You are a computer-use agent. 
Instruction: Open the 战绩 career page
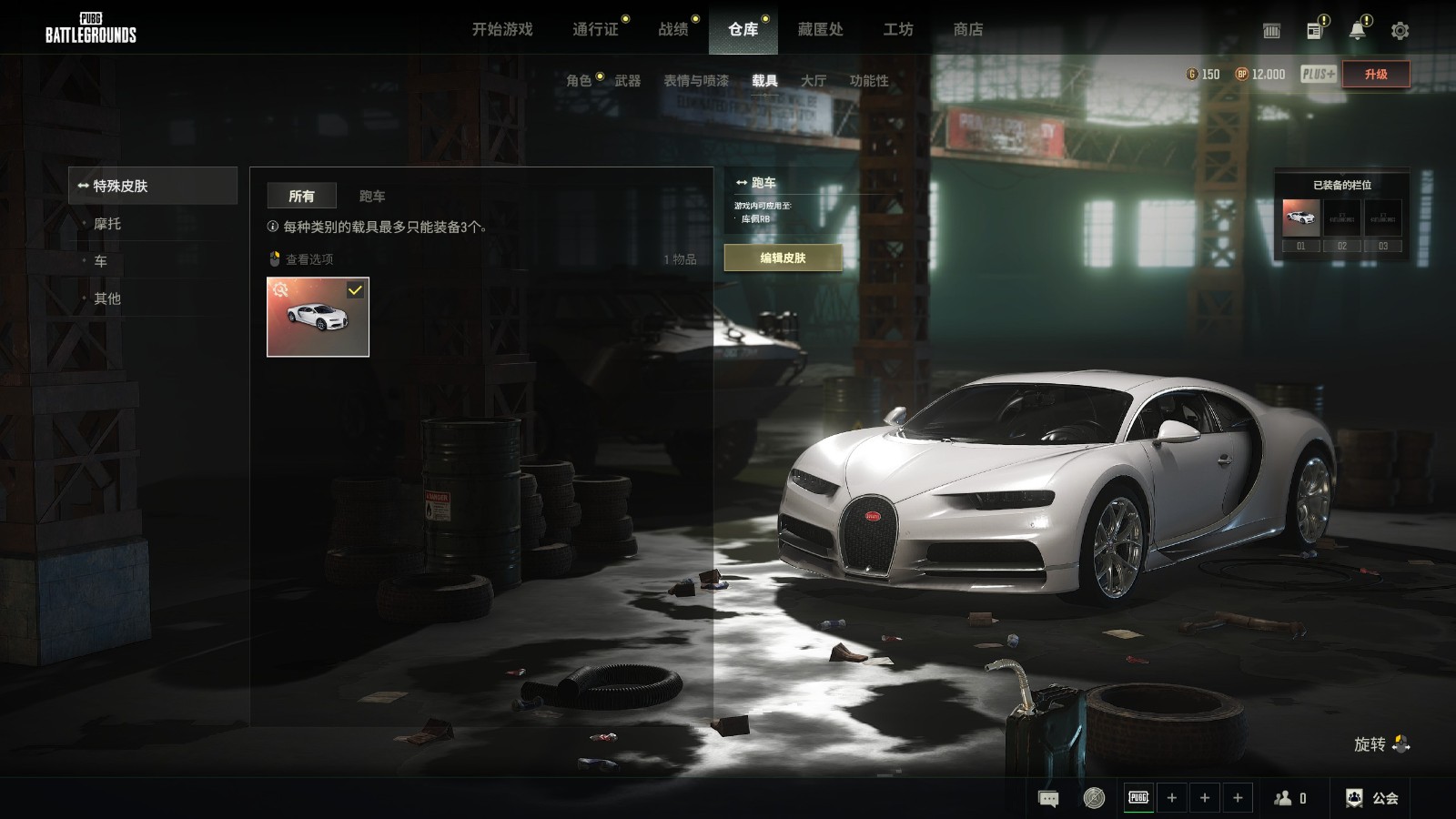tap(672, 29)
